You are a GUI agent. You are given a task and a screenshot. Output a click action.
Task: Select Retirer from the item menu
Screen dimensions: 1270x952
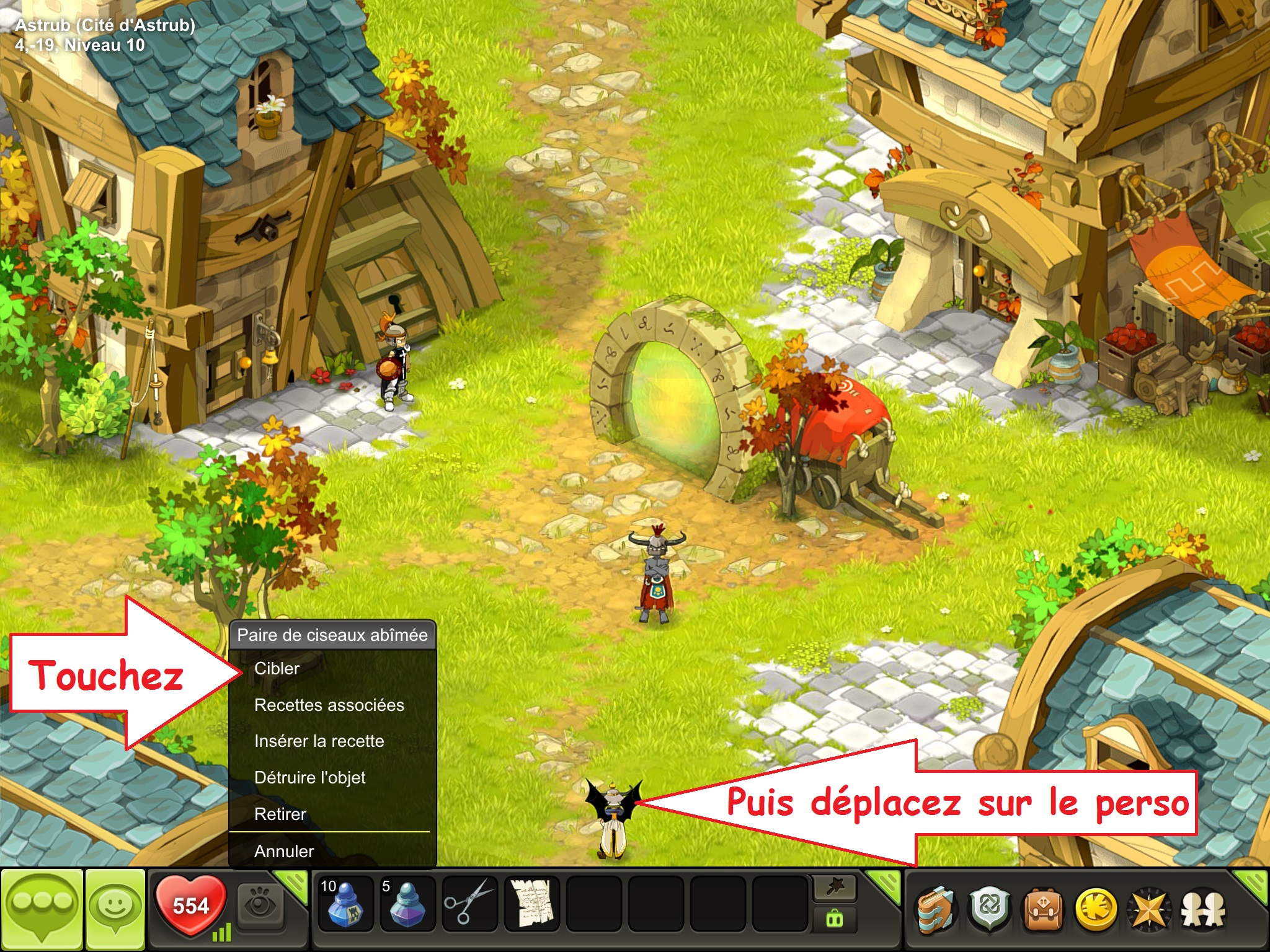point(280,814)
